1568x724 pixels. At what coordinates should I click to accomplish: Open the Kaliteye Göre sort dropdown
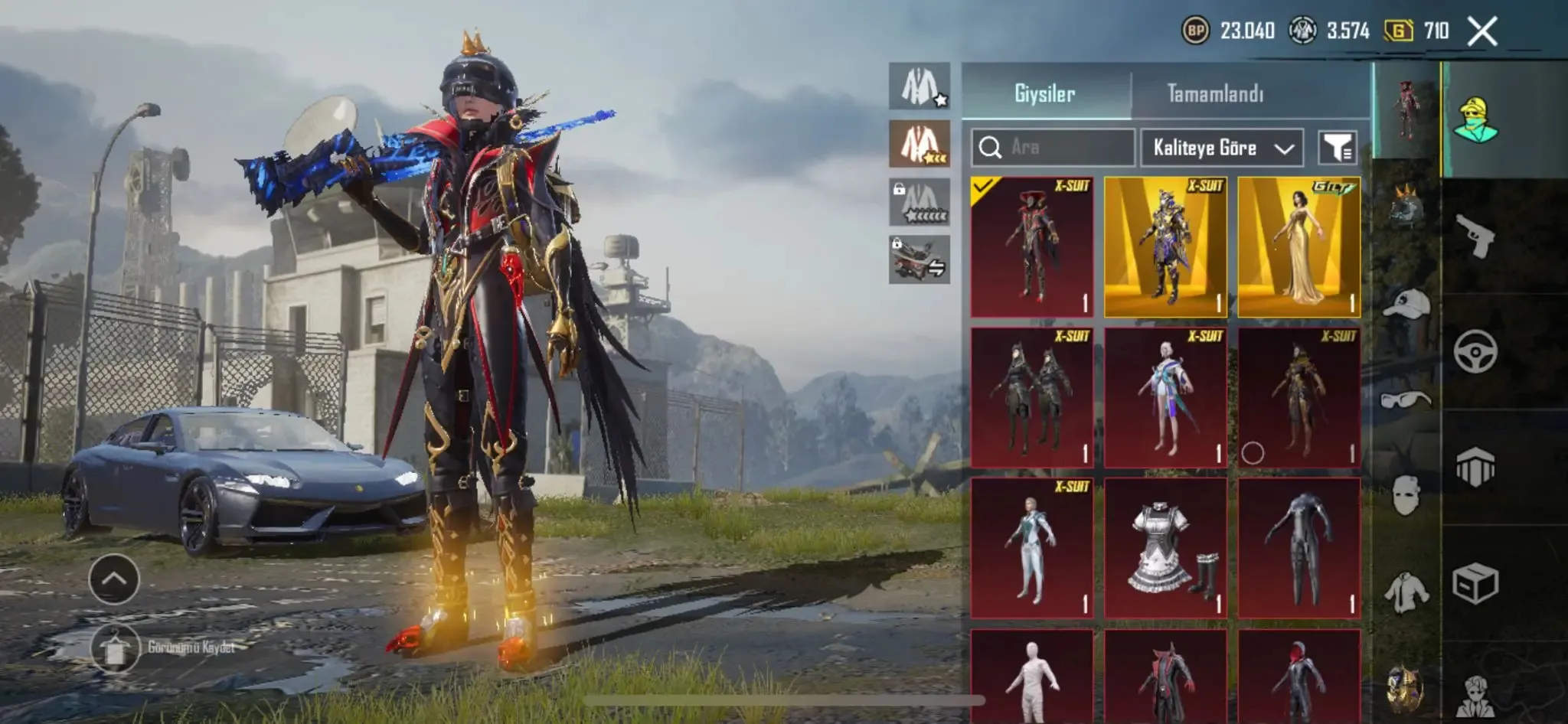pos(1222,148)
